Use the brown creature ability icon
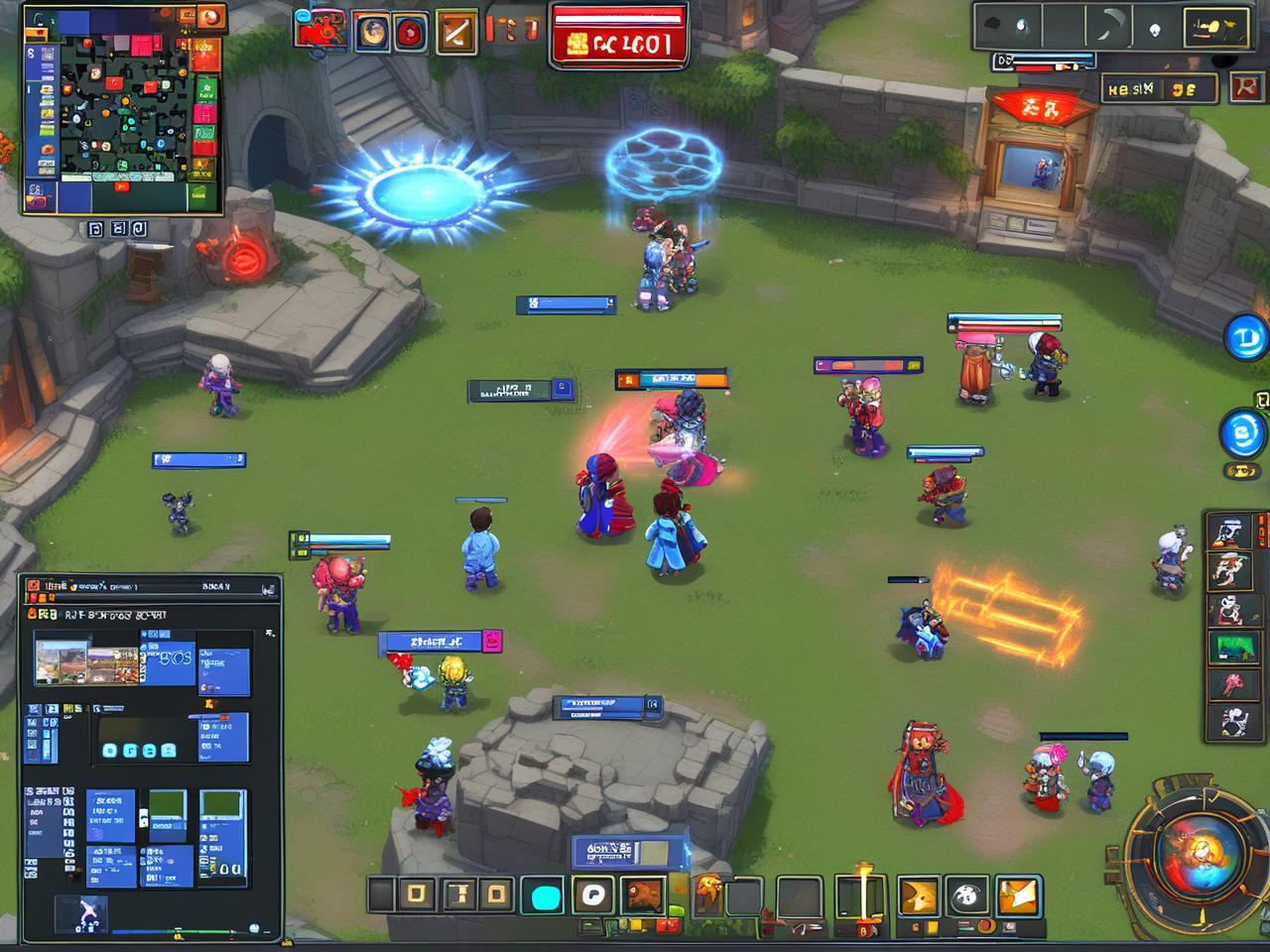The height and width of the screenshot is (952, 1270). click(x=643, y=895)
